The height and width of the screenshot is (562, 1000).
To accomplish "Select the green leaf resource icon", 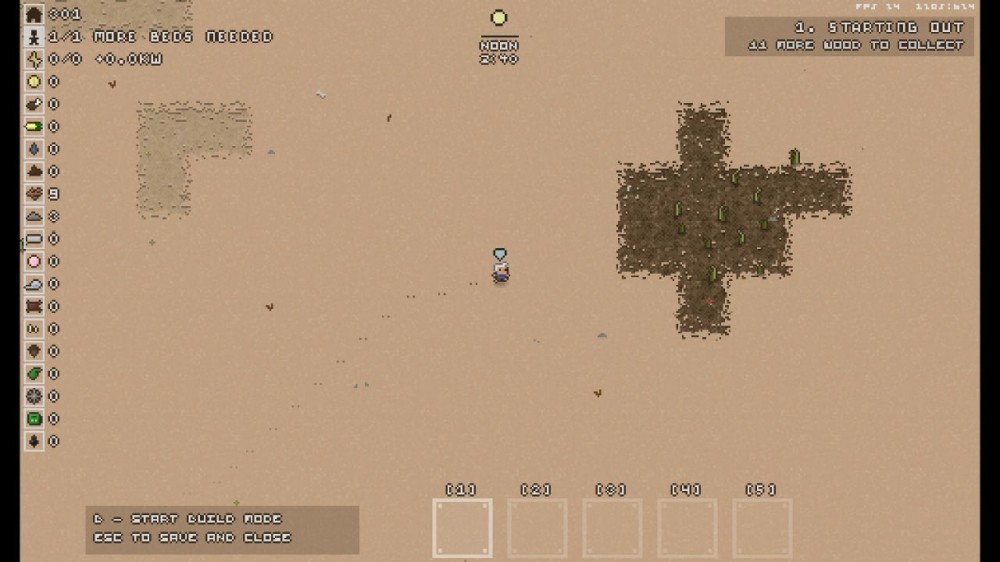I will coord(34,374).
